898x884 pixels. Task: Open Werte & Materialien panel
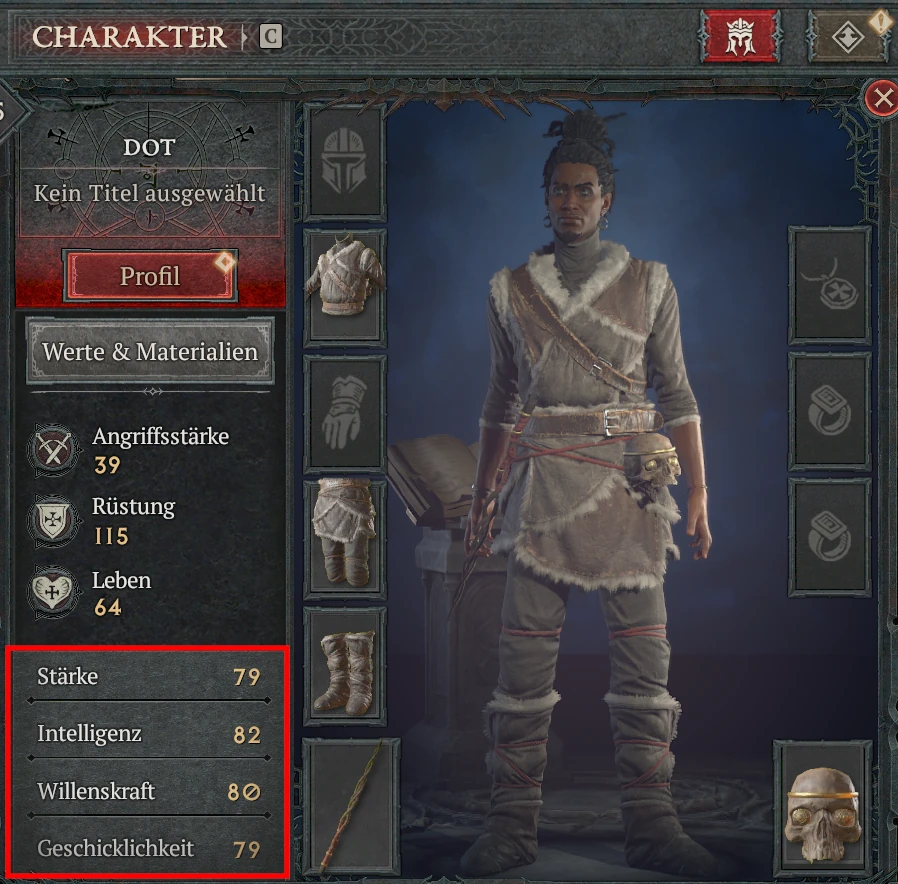[x=150, y=352]
